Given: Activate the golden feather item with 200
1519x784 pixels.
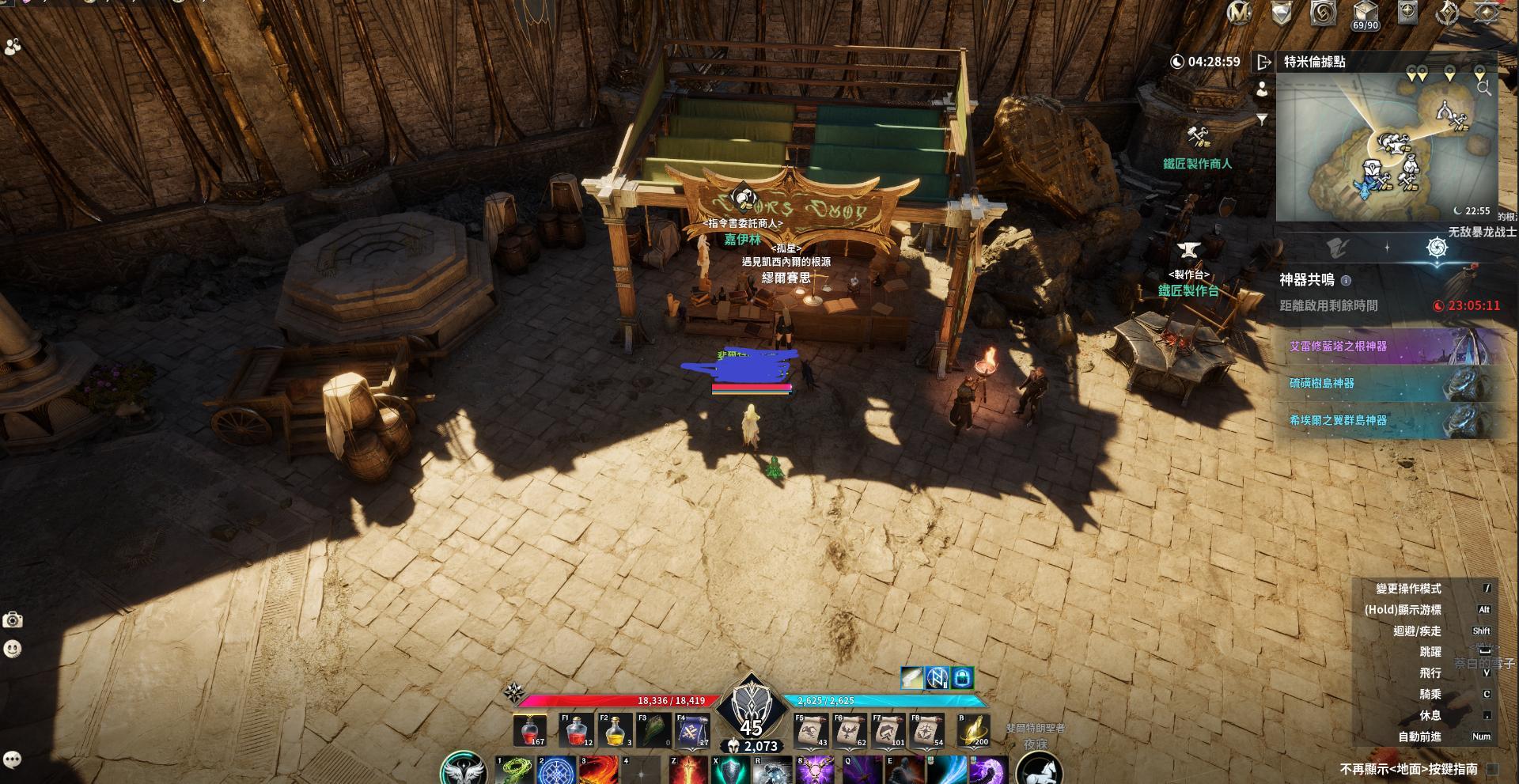Looking at the screenshot, I should pos(974,730).
